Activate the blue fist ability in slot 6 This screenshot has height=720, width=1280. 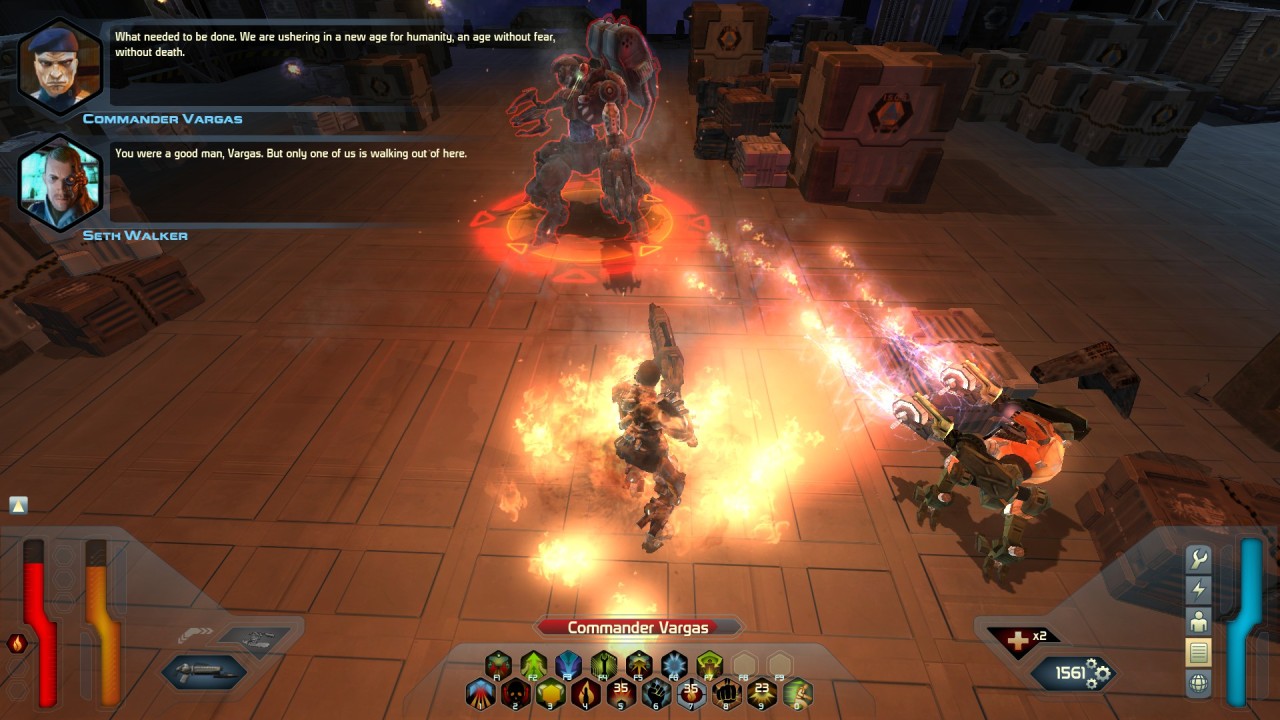pos(656,692)
